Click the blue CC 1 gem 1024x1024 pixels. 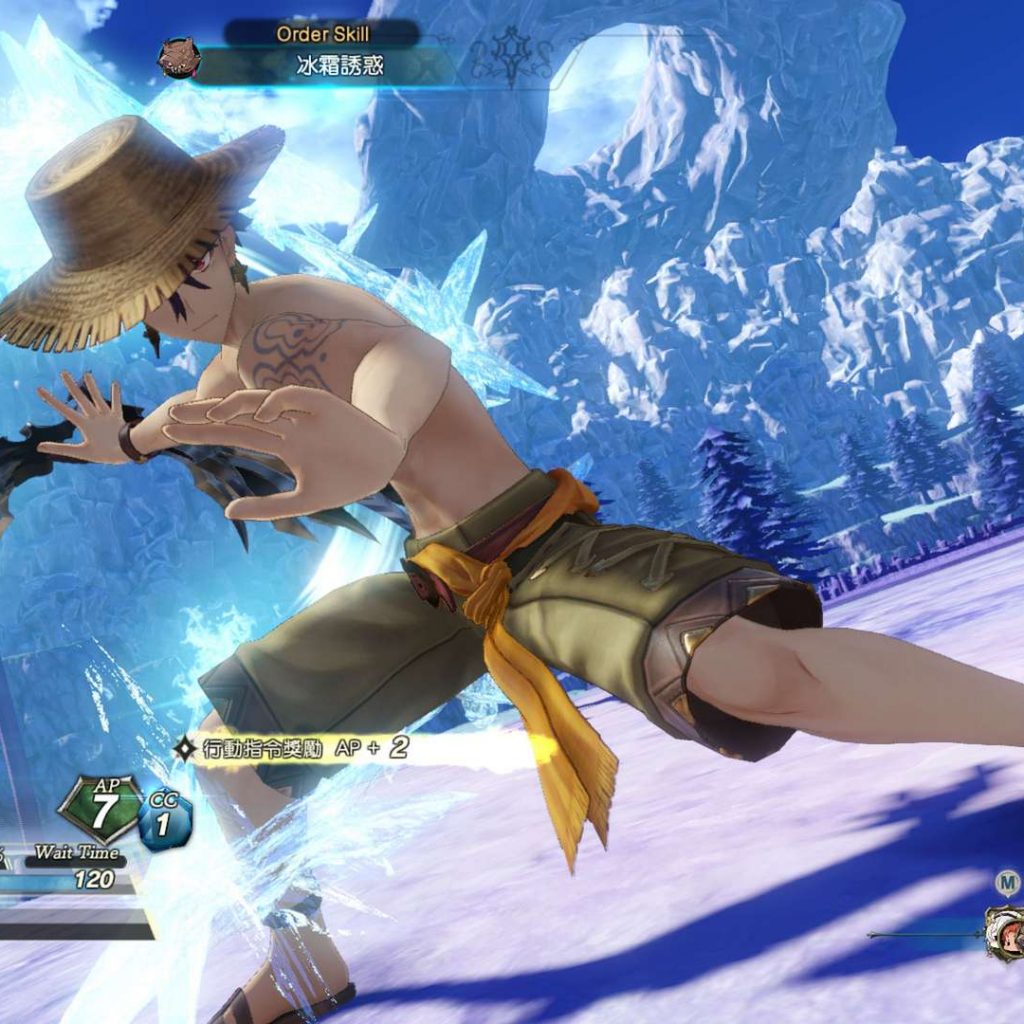click(x=164, y=822)
